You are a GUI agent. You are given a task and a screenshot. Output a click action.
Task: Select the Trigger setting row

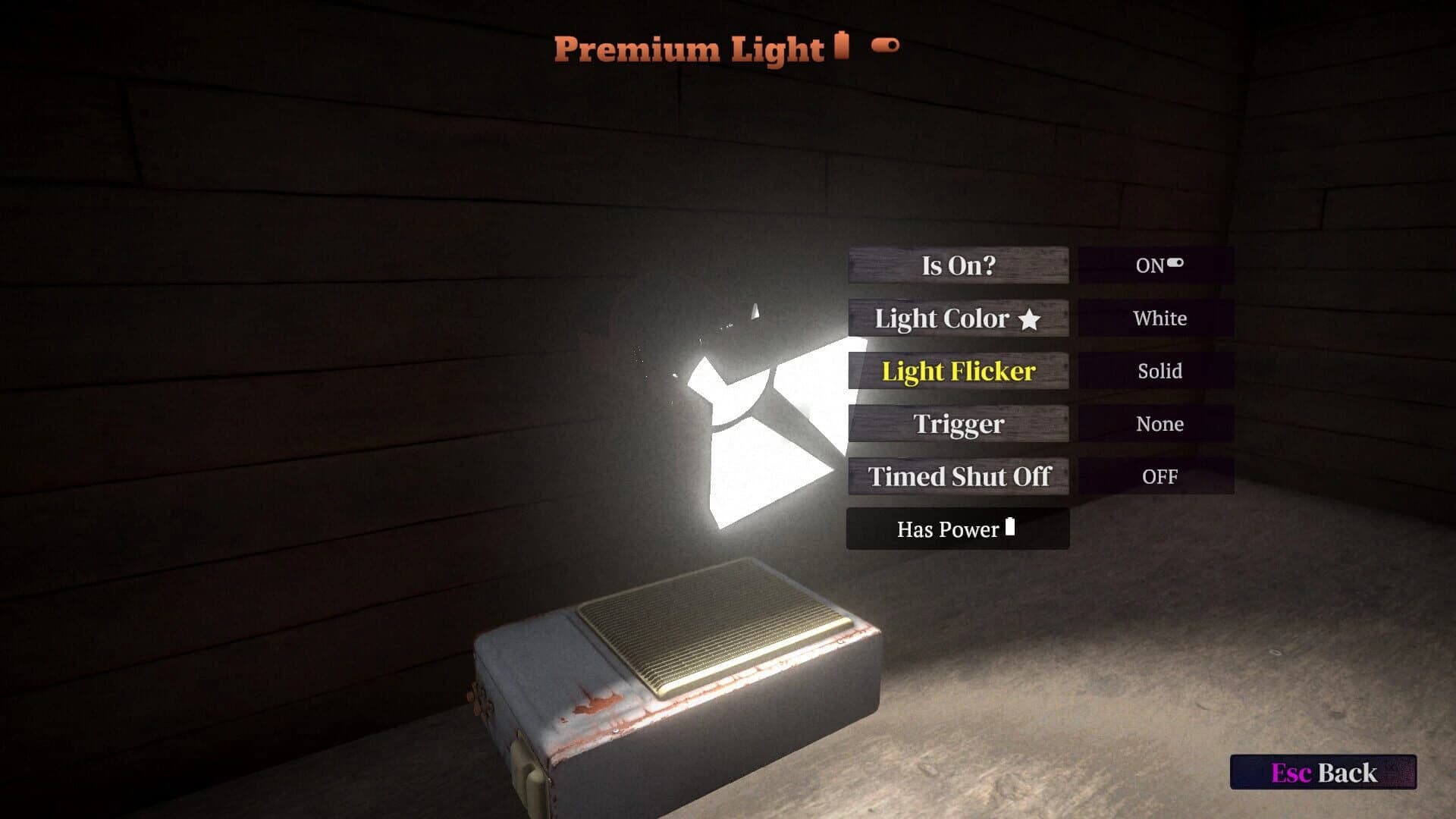(x=959, y=424)
